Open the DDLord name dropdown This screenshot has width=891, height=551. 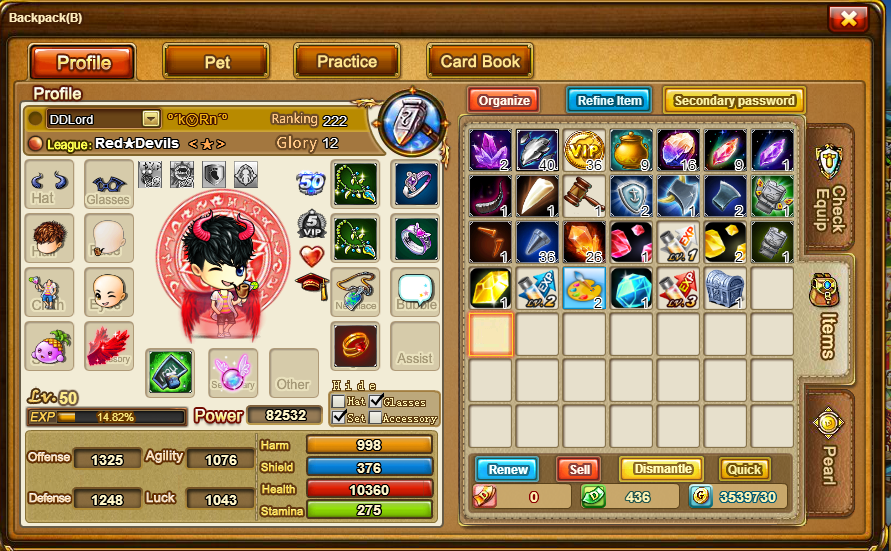click(151, 119)
